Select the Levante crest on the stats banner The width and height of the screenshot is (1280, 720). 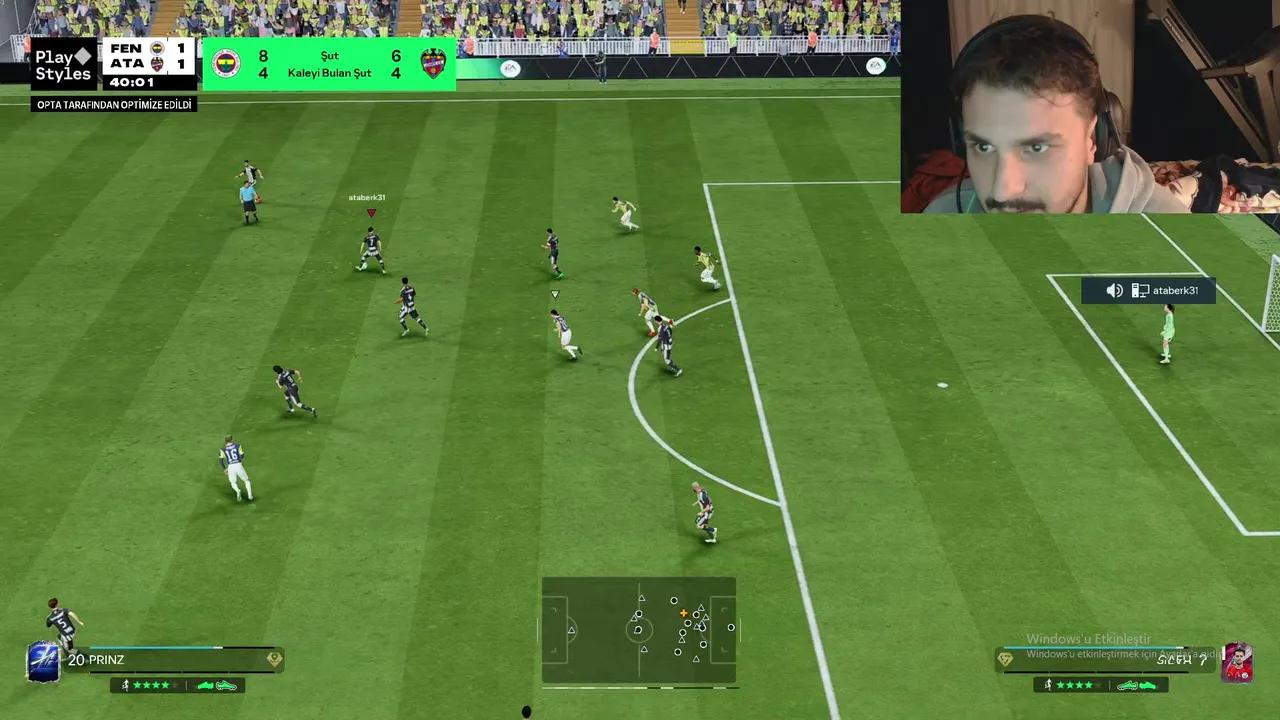[433, 63]
